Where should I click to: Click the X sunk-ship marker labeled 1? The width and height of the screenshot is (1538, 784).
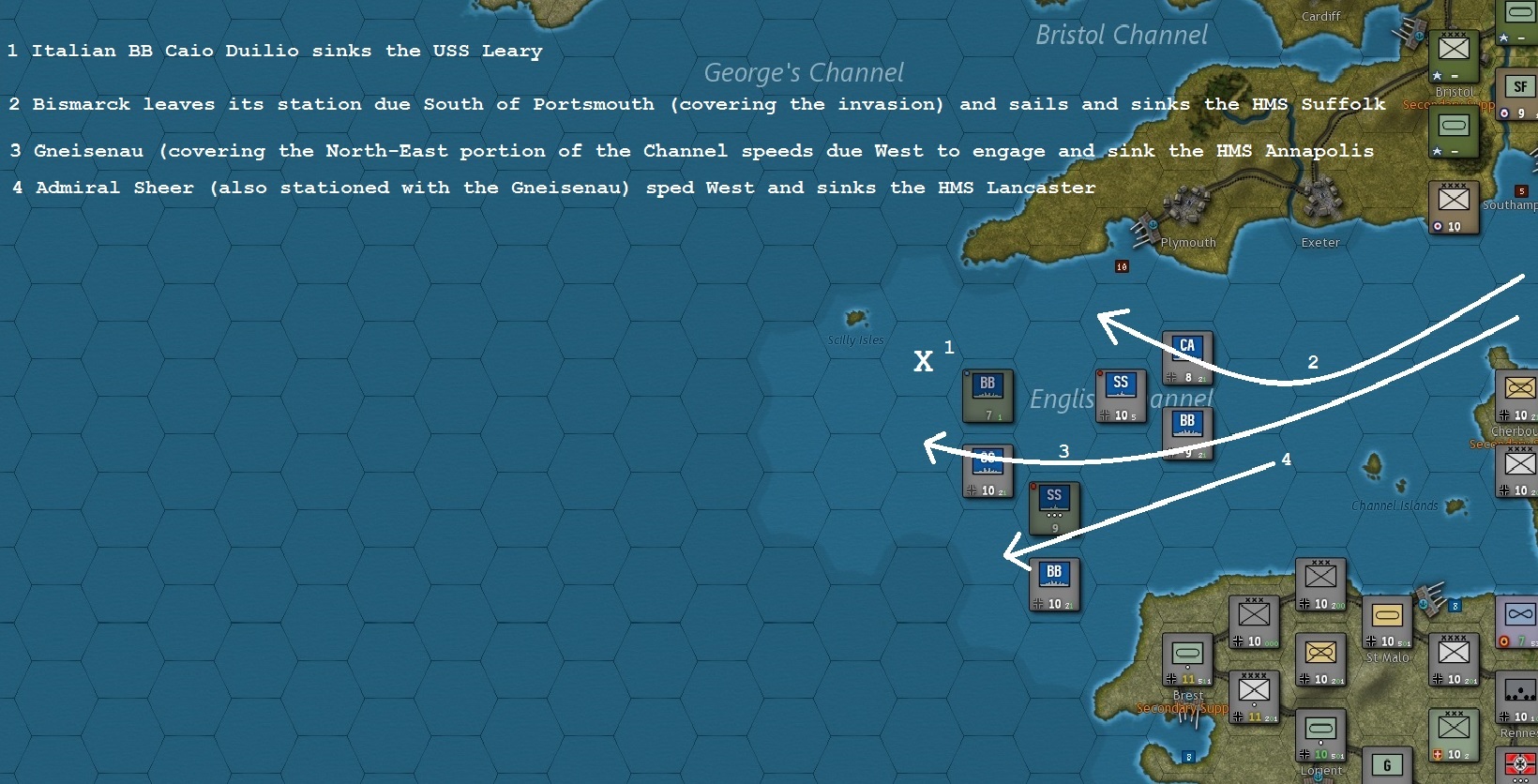[923, 361]
